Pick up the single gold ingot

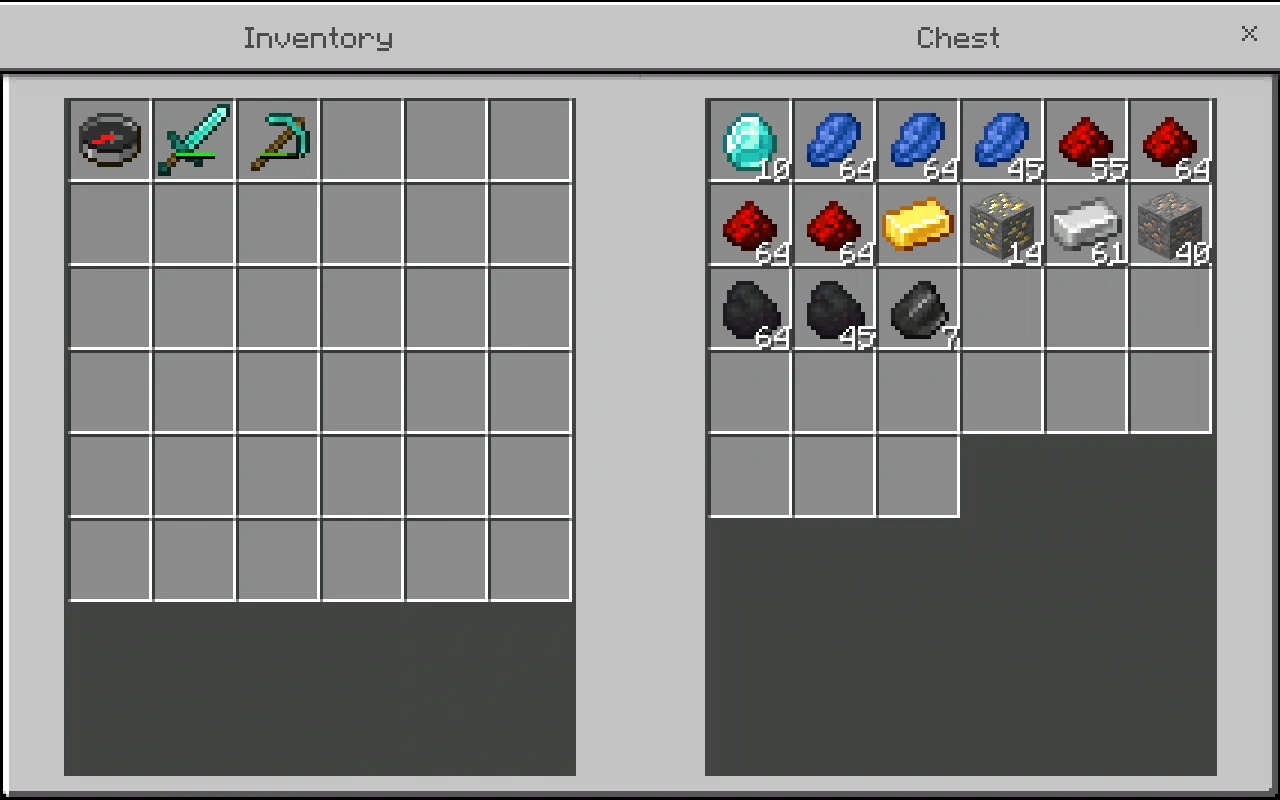[x=918, y=224]
